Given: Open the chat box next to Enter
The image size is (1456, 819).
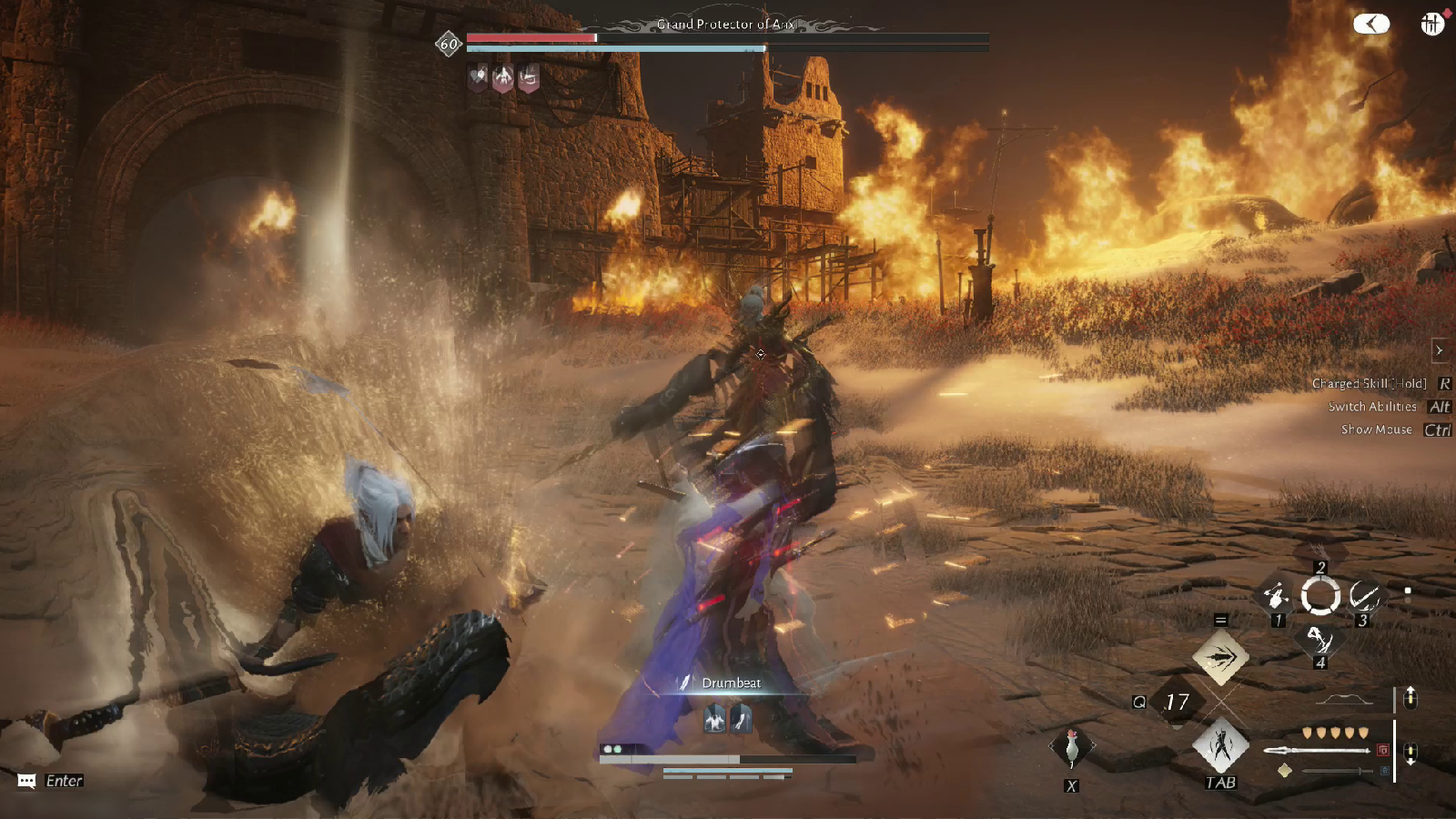Looking at the screenshot, I should [x=26, y=781].
